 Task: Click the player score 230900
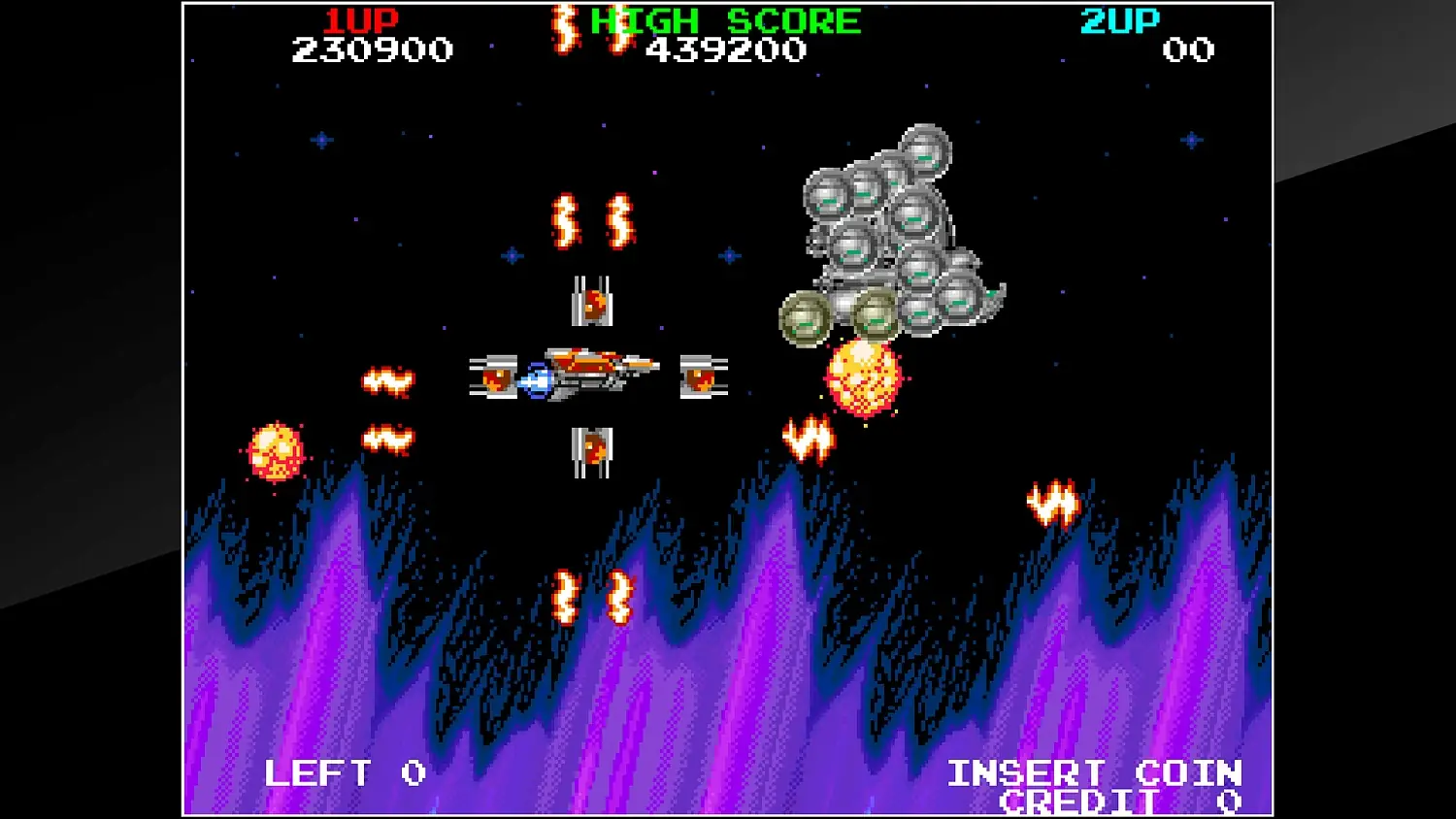pyautogui.click(x=372, y=50)
